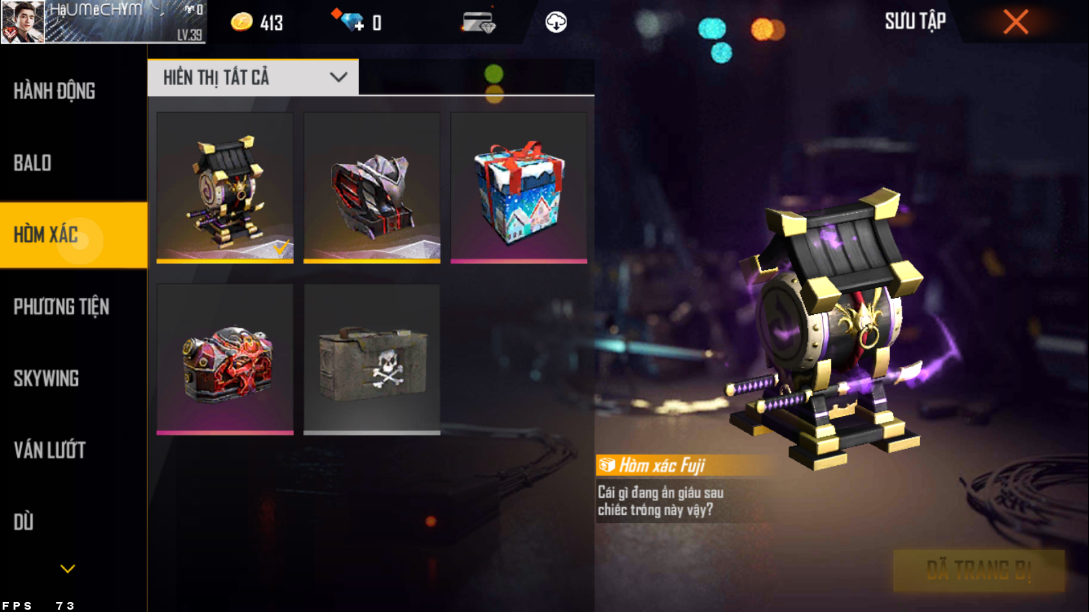Choose the blue Christmas gift loot box

coord(519,187)
